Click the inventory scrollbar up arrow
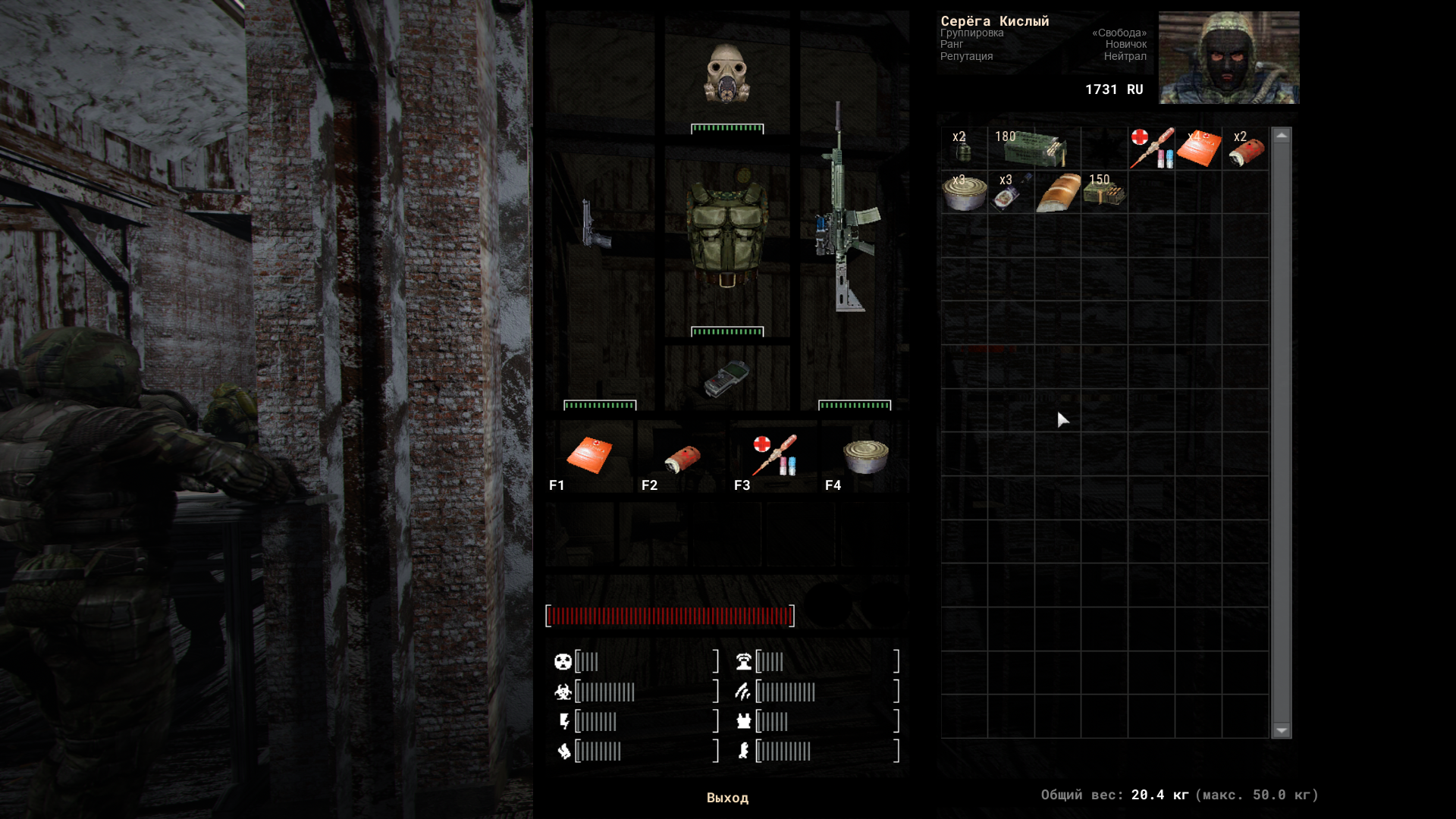1456x819 pixels. [1282, 136]
